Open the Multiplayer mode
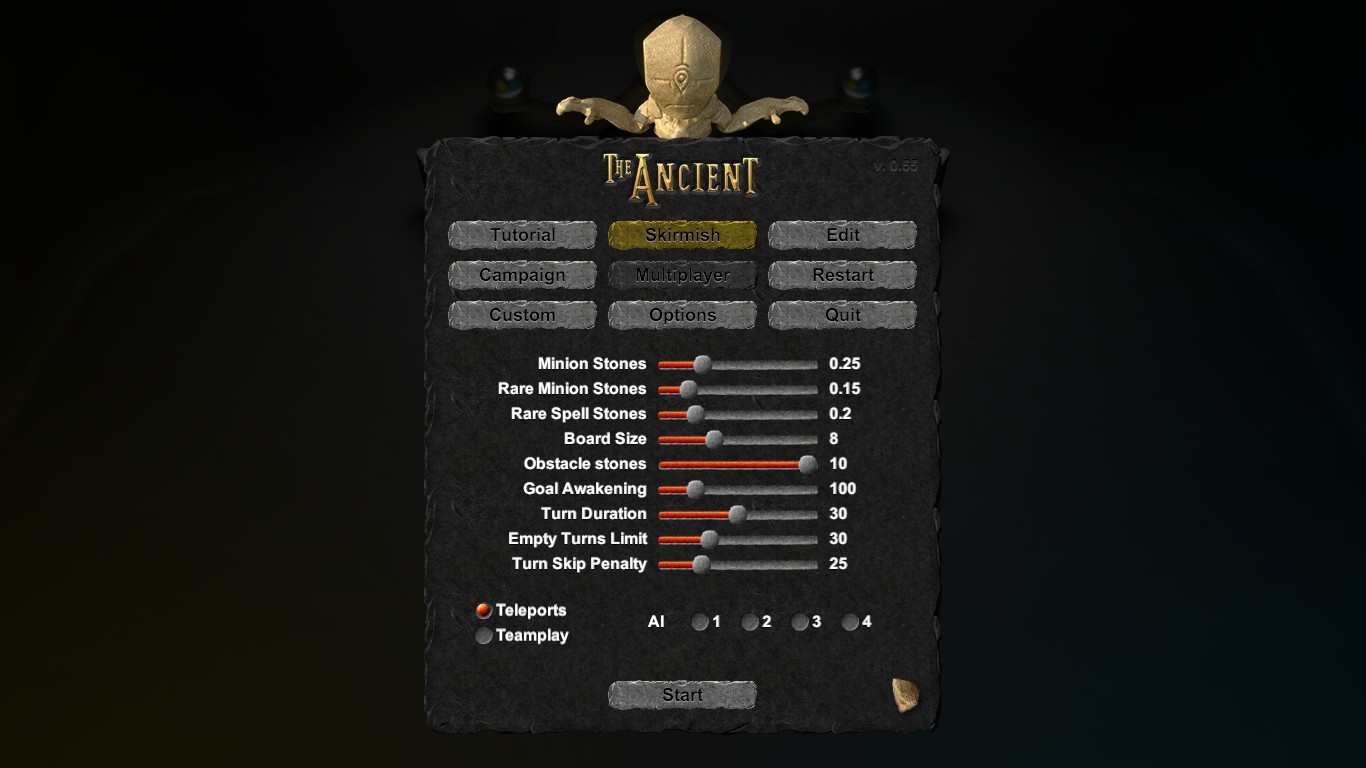The image size is (1366, 768). pyautogui.click(x=681, y=275)
